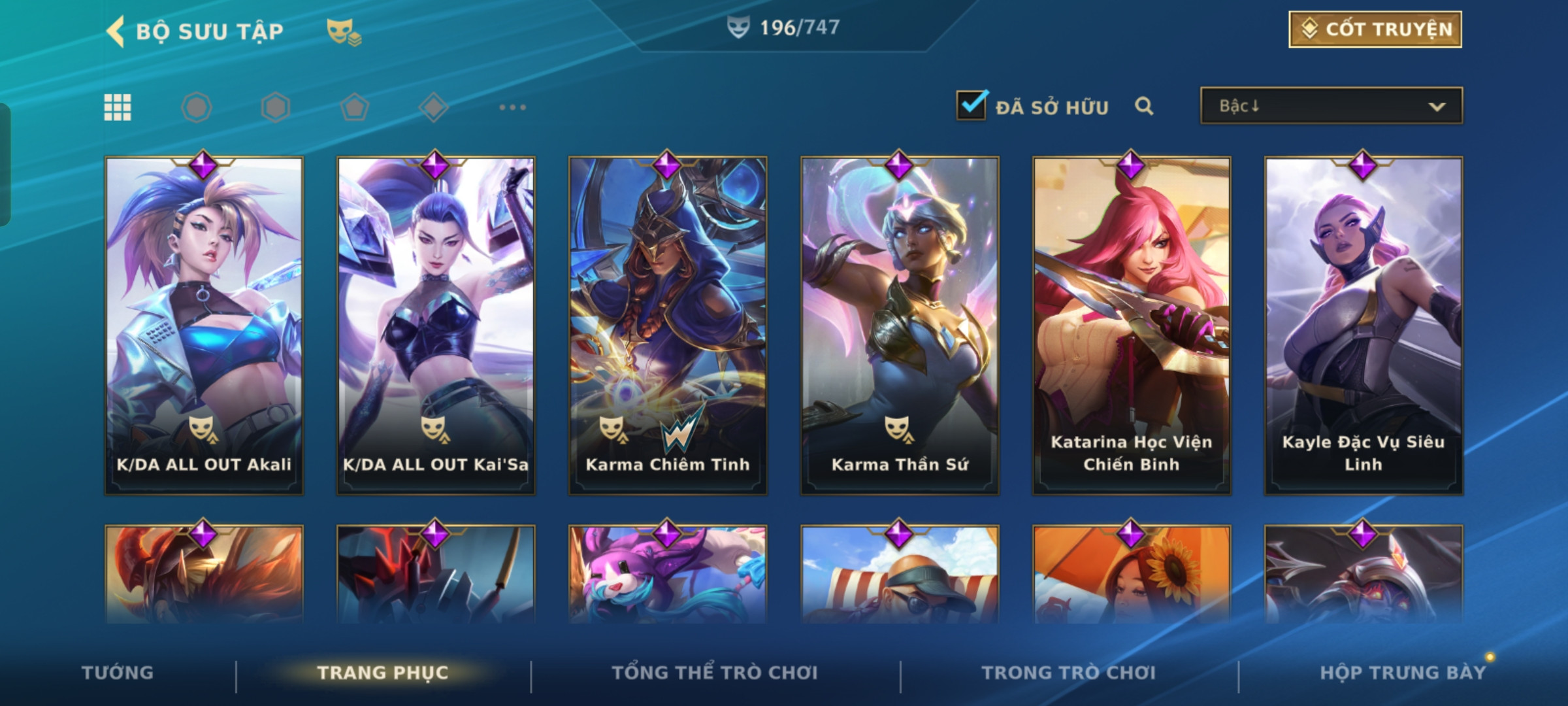Go back to Bộ Sưu Tập

pos(116,31)
